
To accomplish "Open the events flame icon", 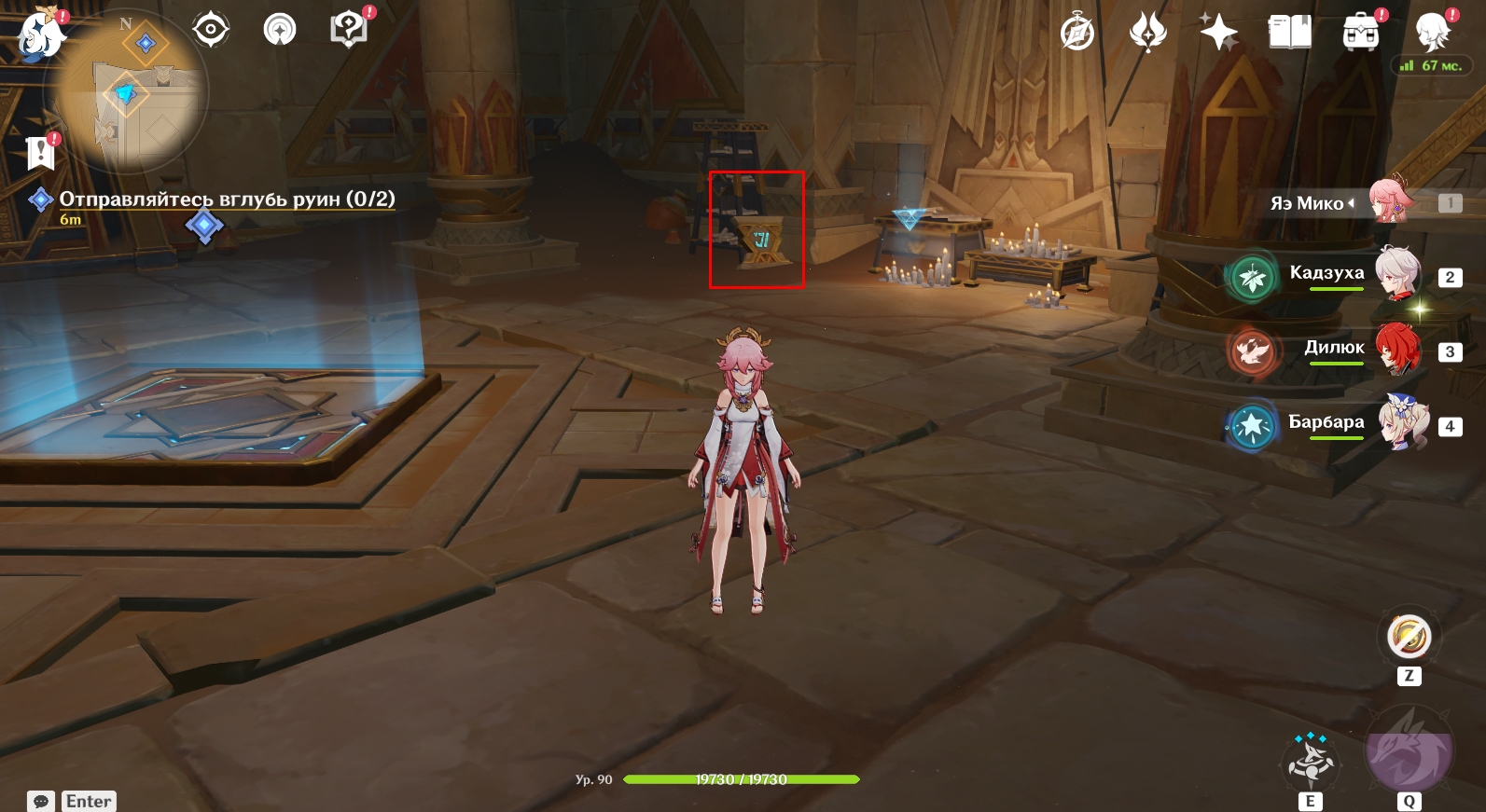I will [1148, 34].
